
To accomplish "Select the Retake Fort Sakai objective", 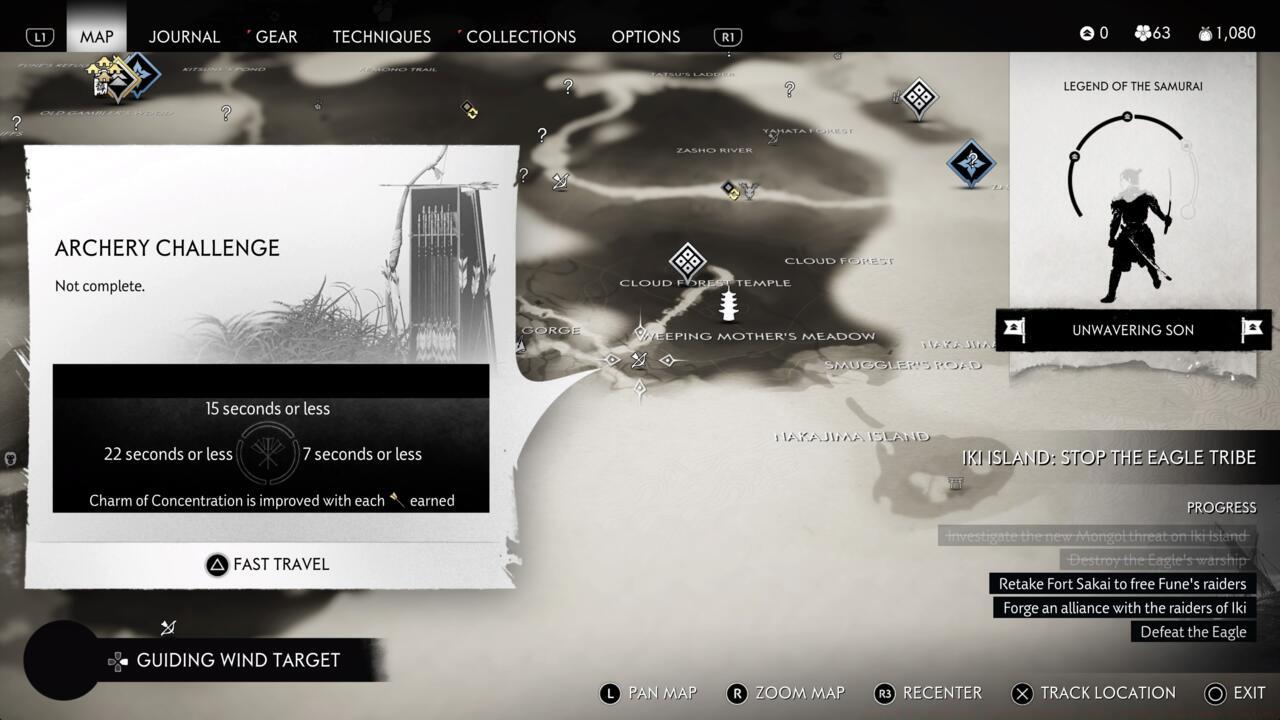I will [1122, 584].
